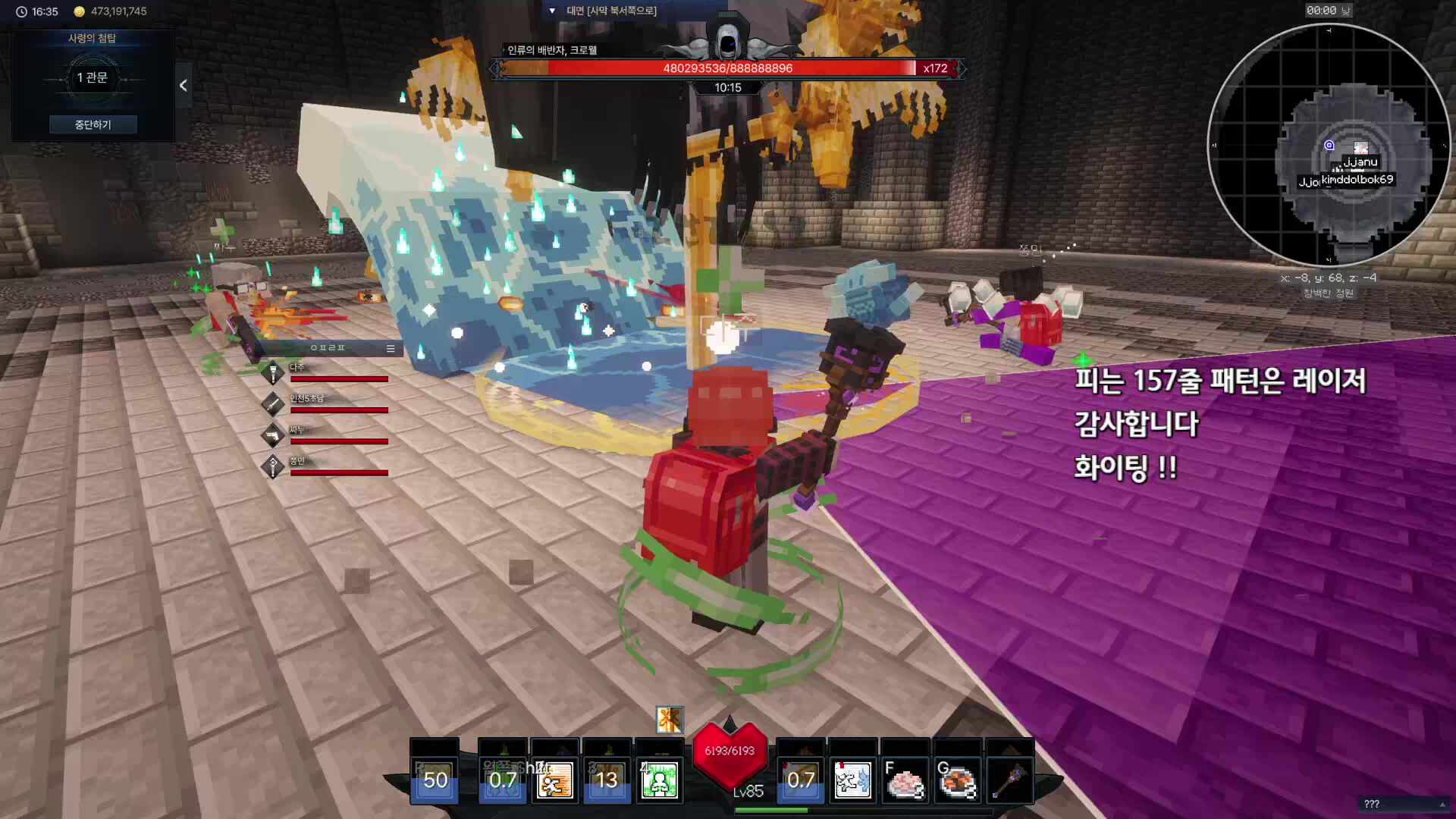The width and height of the screenshot is (1456, 819).
Task: Use the stew dish in slot G
Action: pyautogui.click(x=957, y=780)
